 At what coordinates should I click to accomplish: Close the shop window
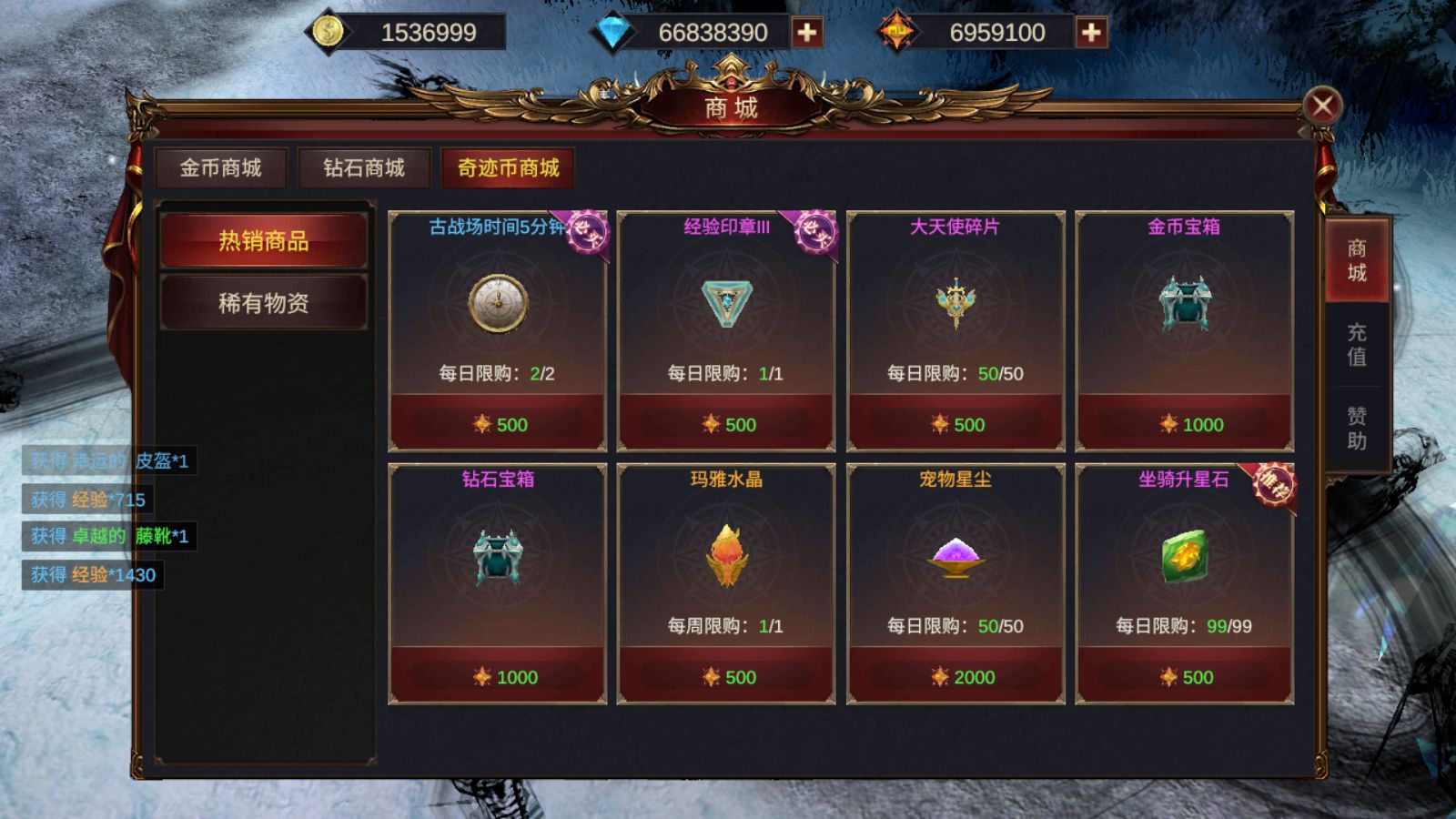[1322, 106]
